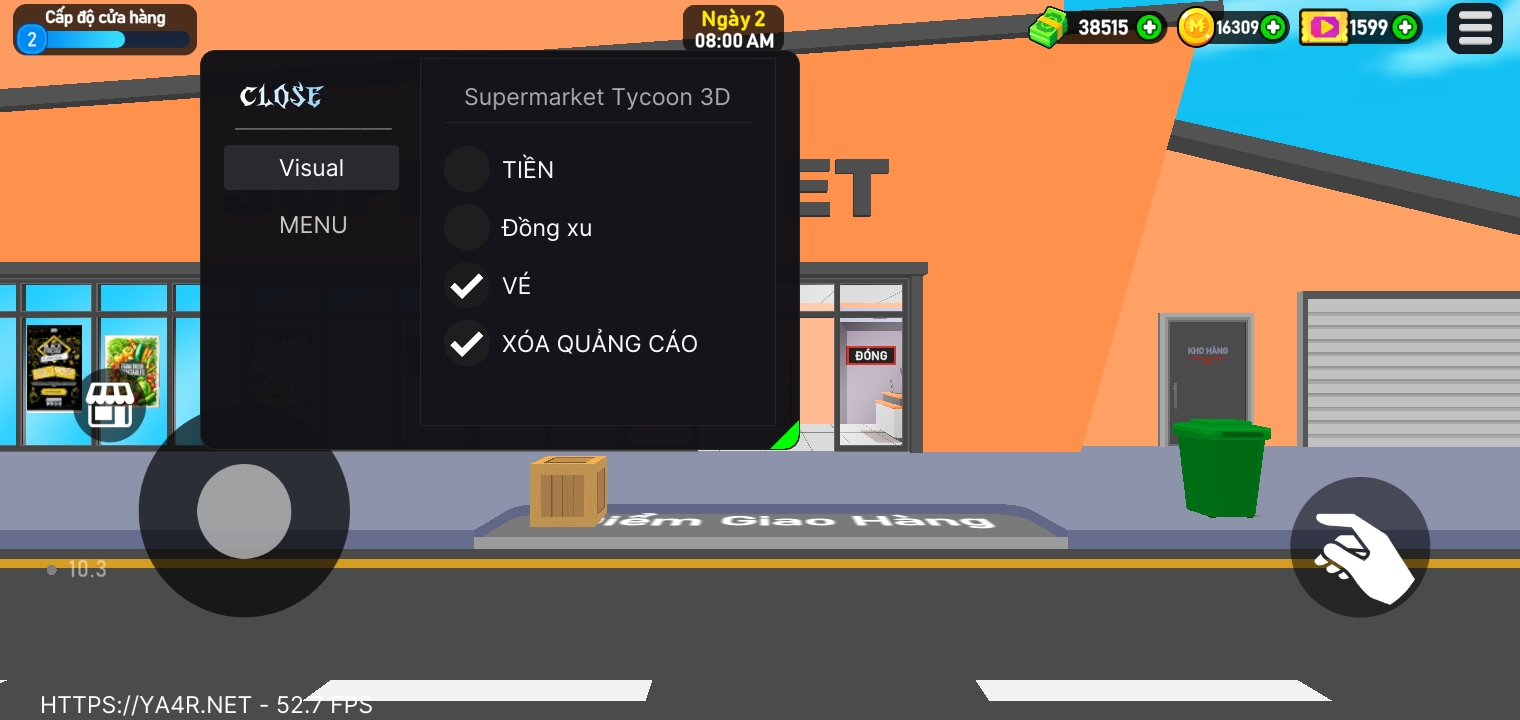Tap the gold coin plus icon
The height and width of the screenshot is (720, 1520).
[x=1271, y=27]
